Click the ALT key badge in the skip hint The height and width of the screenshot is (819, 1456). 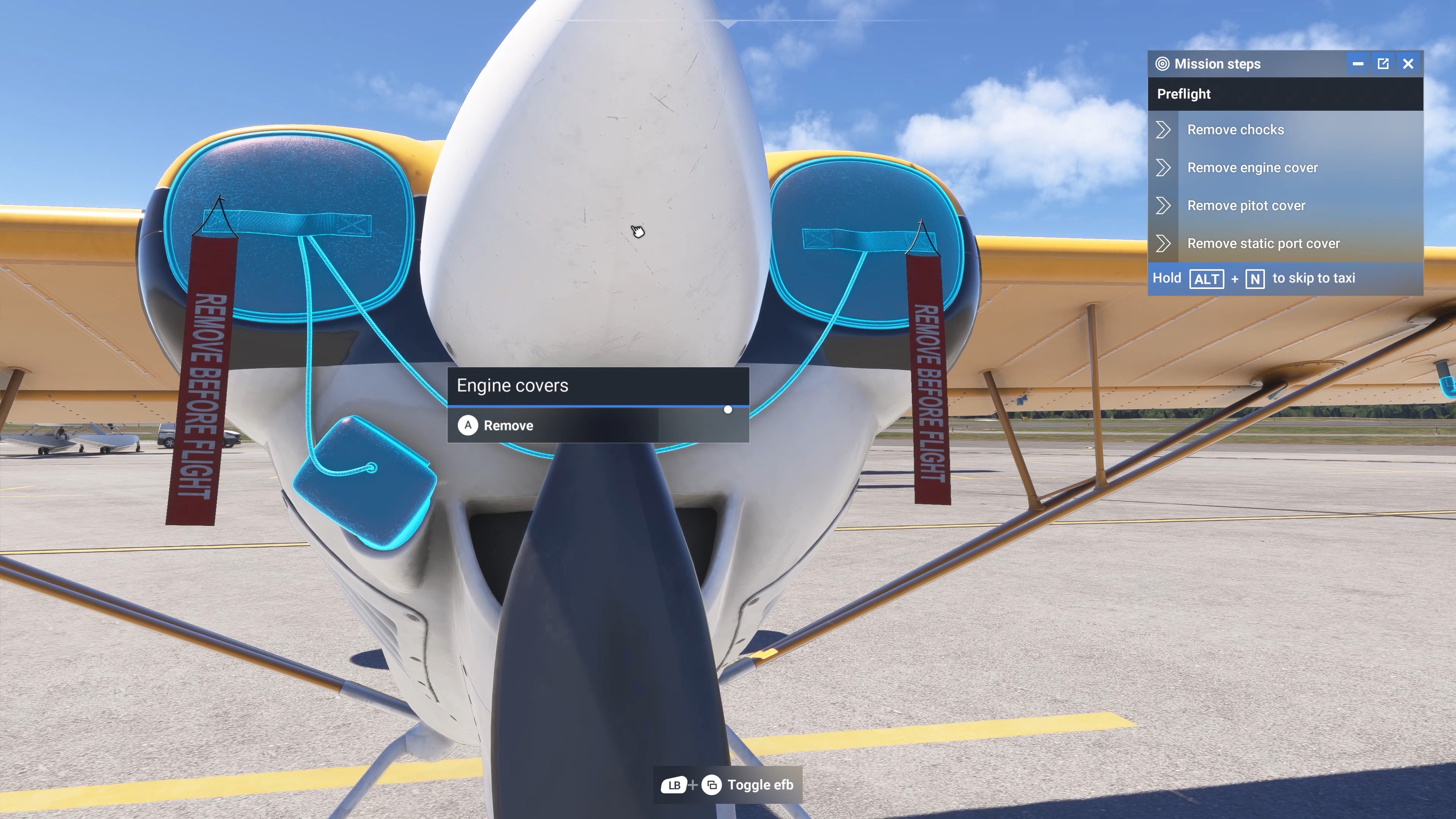pyautogui.click(x=1207, y=279)
